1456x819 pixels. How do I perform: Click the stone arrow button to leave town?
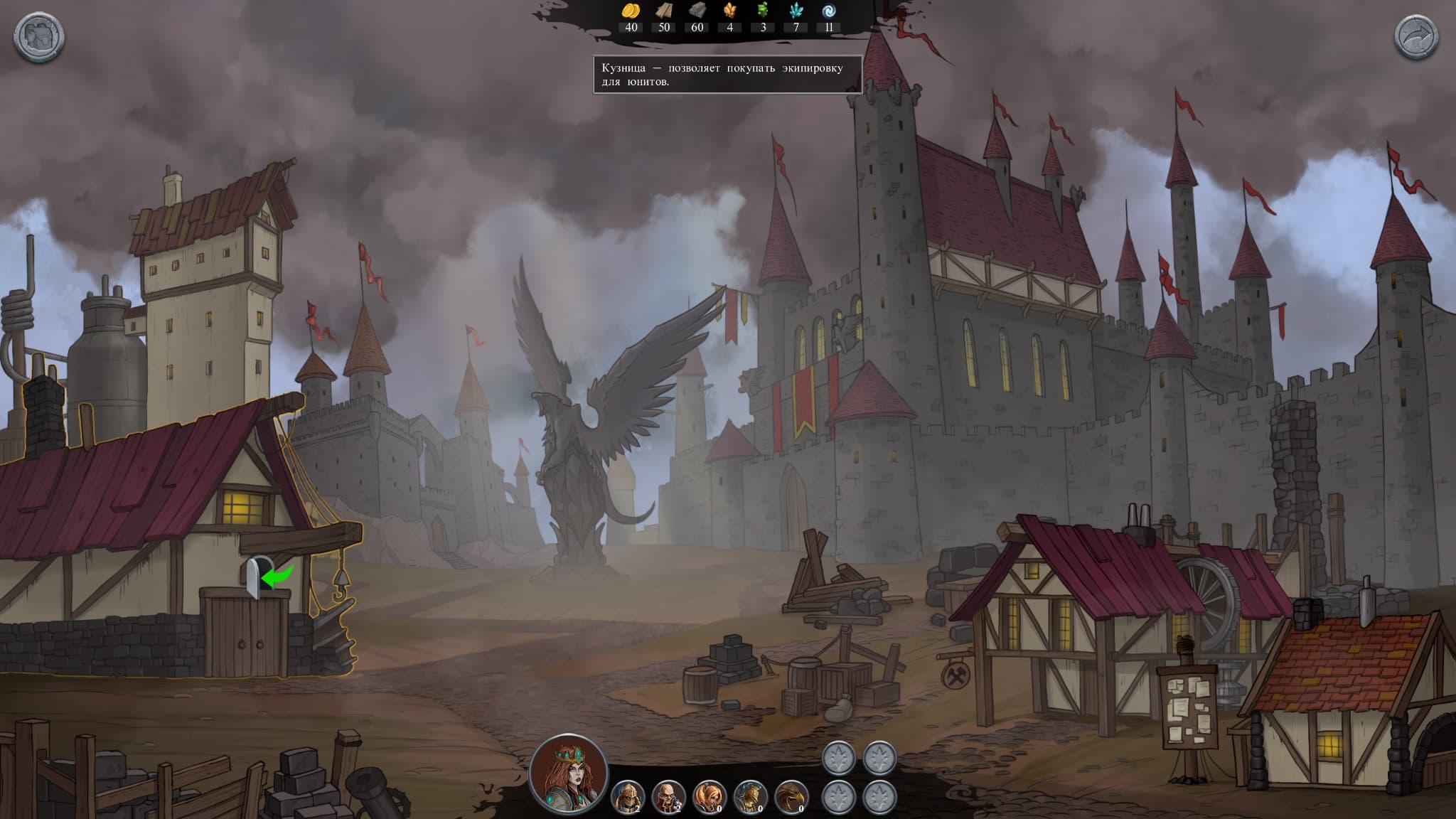tap(1415, 37)
